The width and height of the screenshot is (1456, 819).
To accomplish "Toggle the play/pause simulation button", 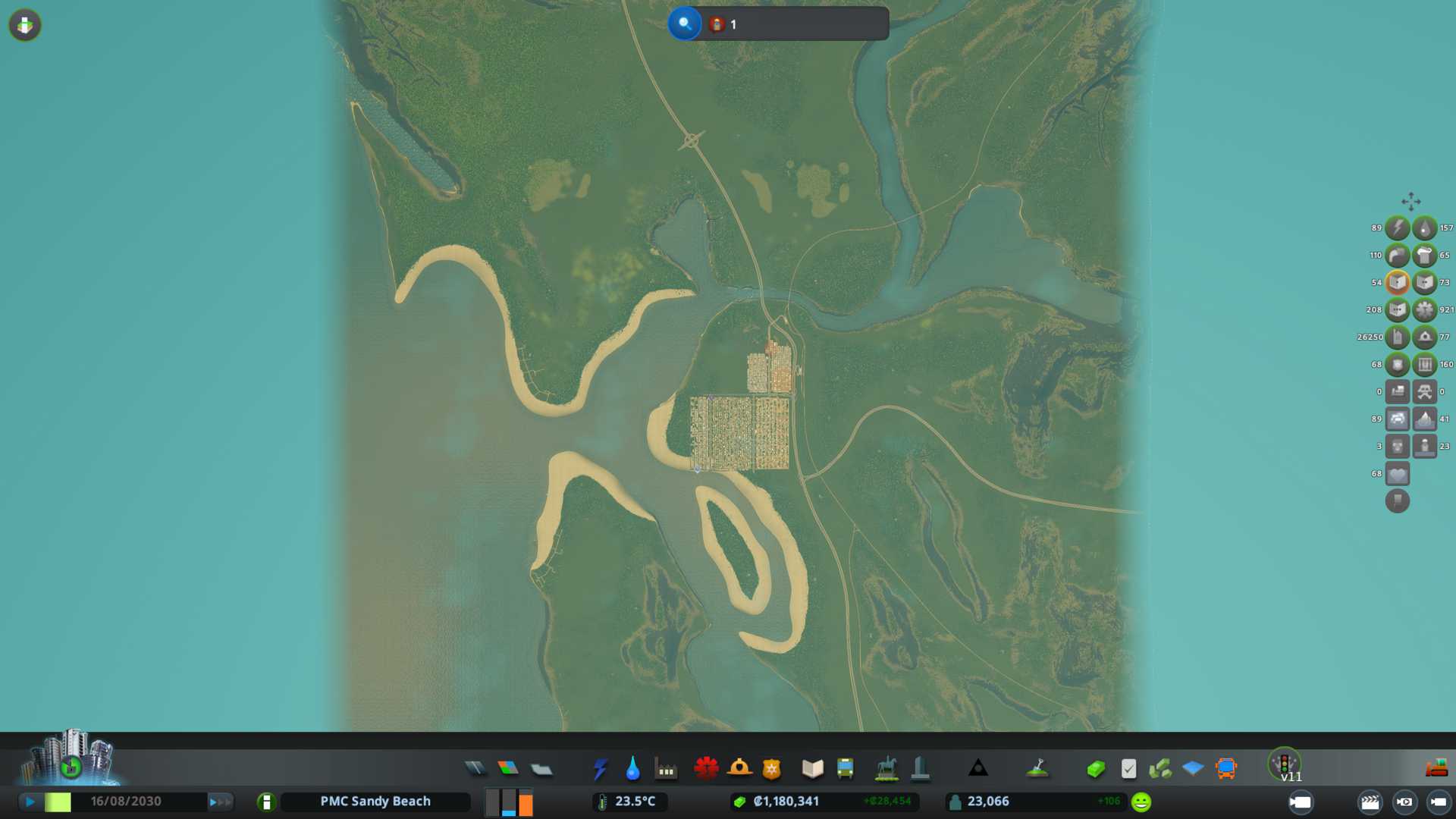I will pos(30,802).
